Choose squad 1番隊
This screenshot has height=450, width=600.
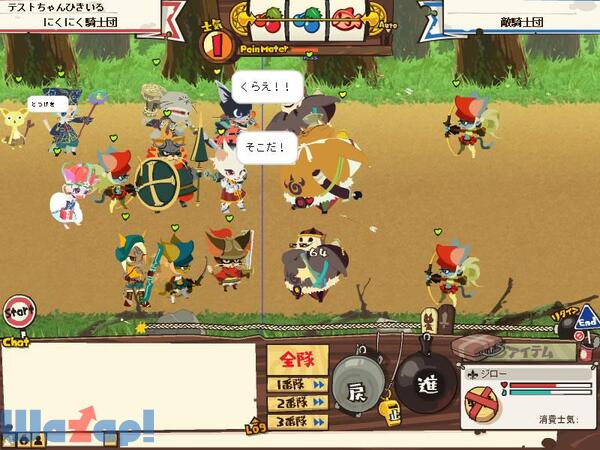click(x=297, y=384)
